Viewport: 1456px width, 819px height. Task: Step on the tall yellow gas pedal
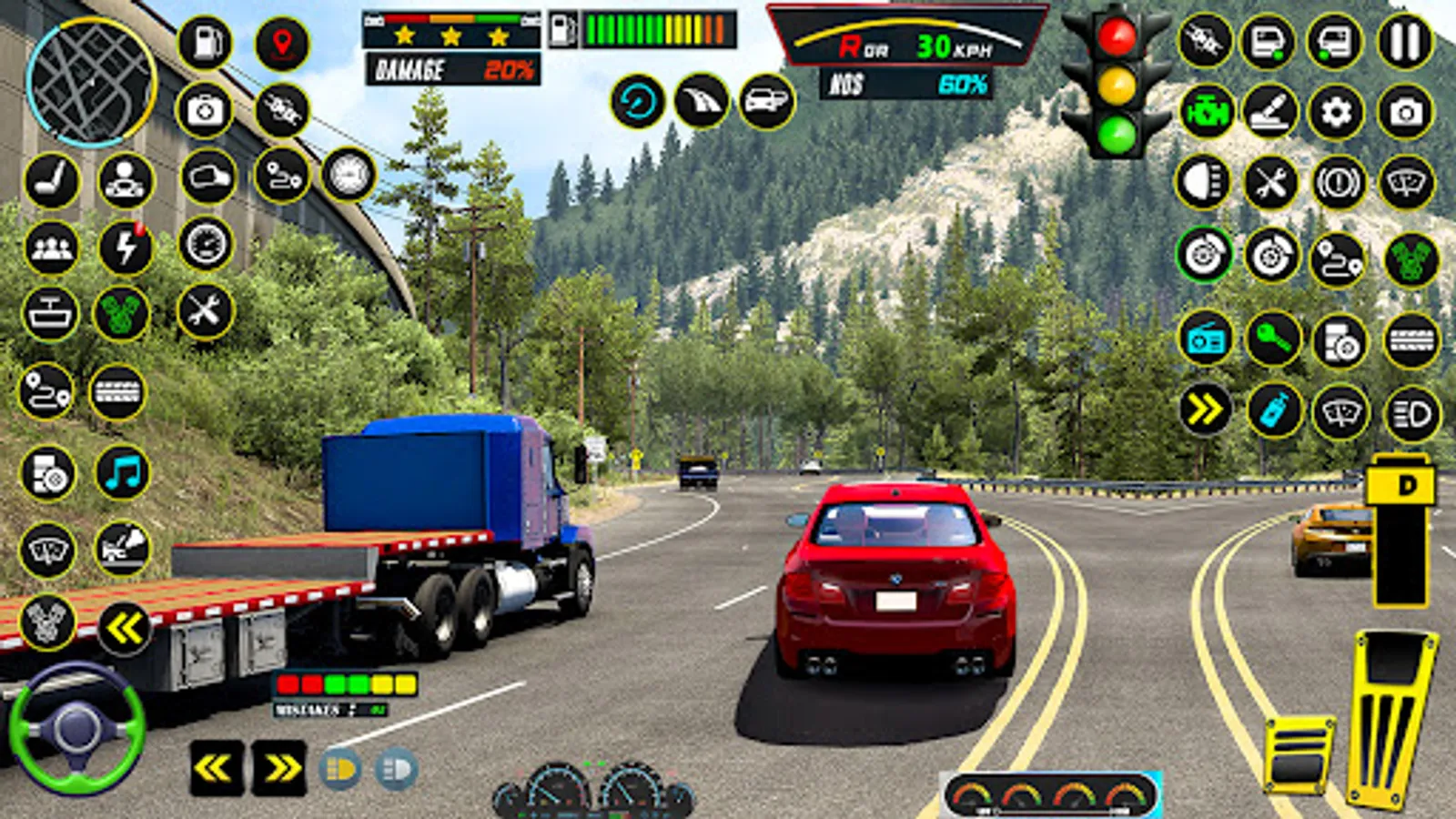pyautogui.click(x=1392, y=719)
